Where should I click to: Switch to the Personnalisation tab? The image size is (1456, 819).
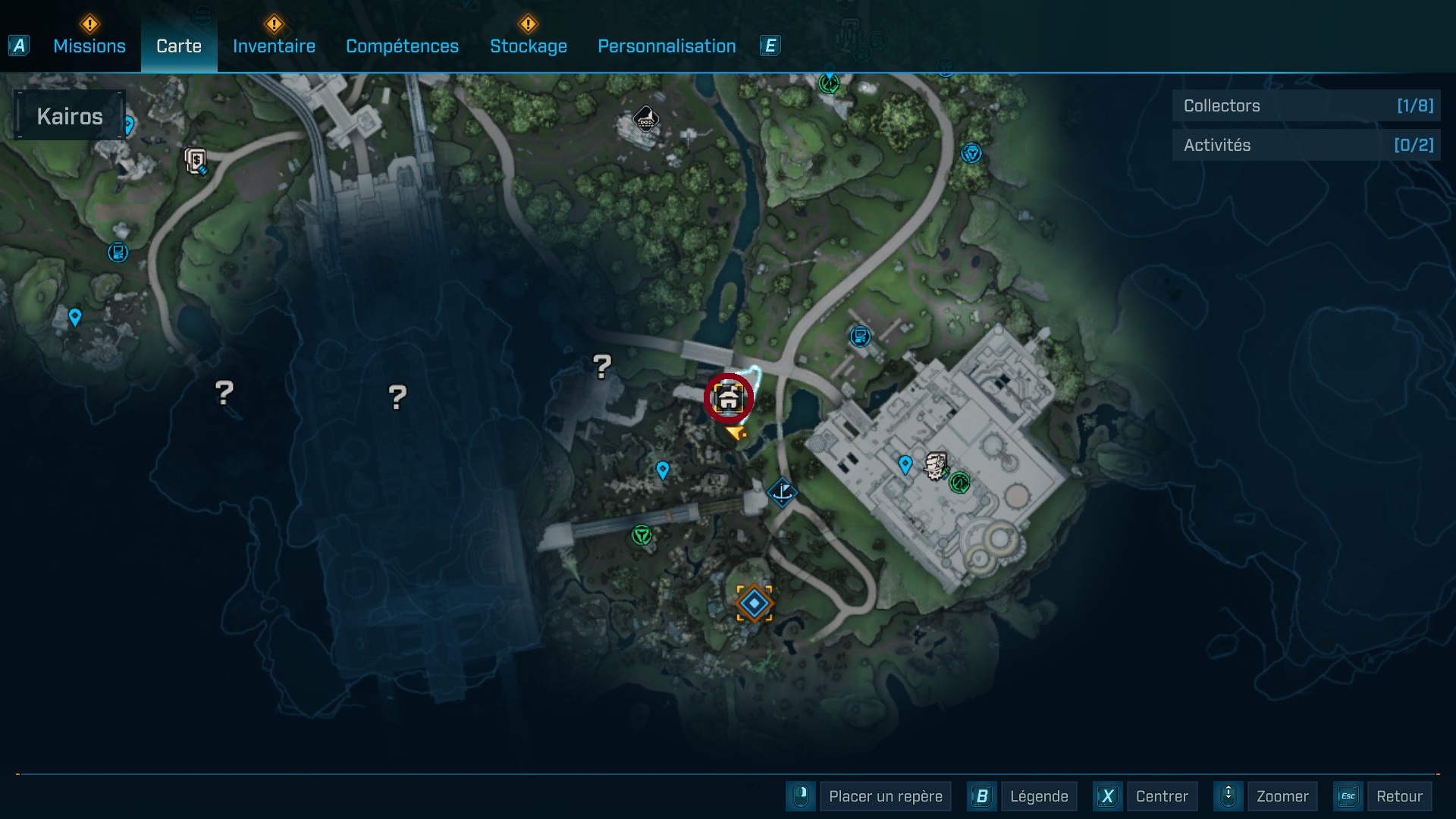click(667, 46)
